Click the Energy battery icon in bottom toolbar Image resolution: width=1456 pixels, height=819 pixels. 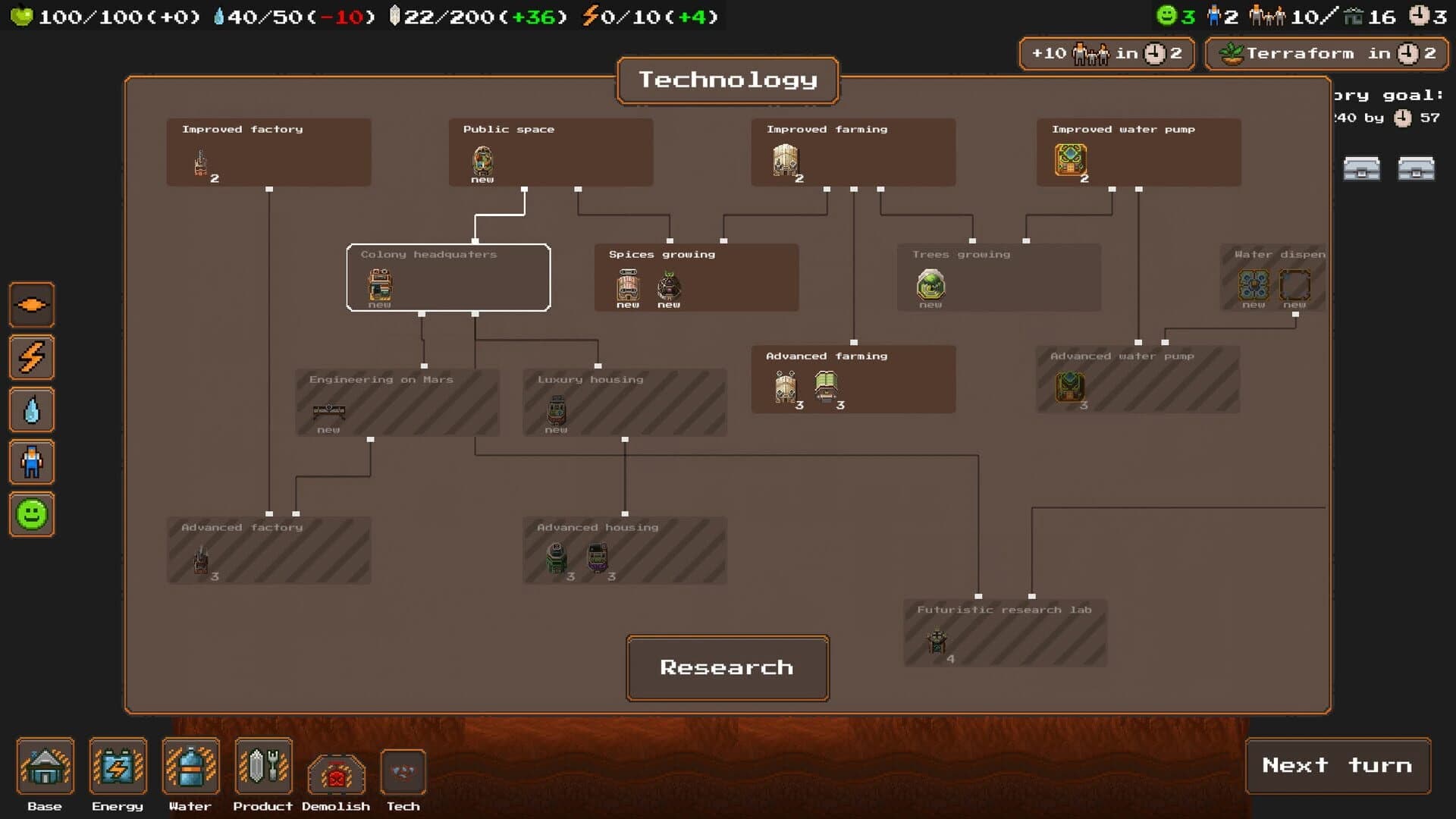coord(118,767)
